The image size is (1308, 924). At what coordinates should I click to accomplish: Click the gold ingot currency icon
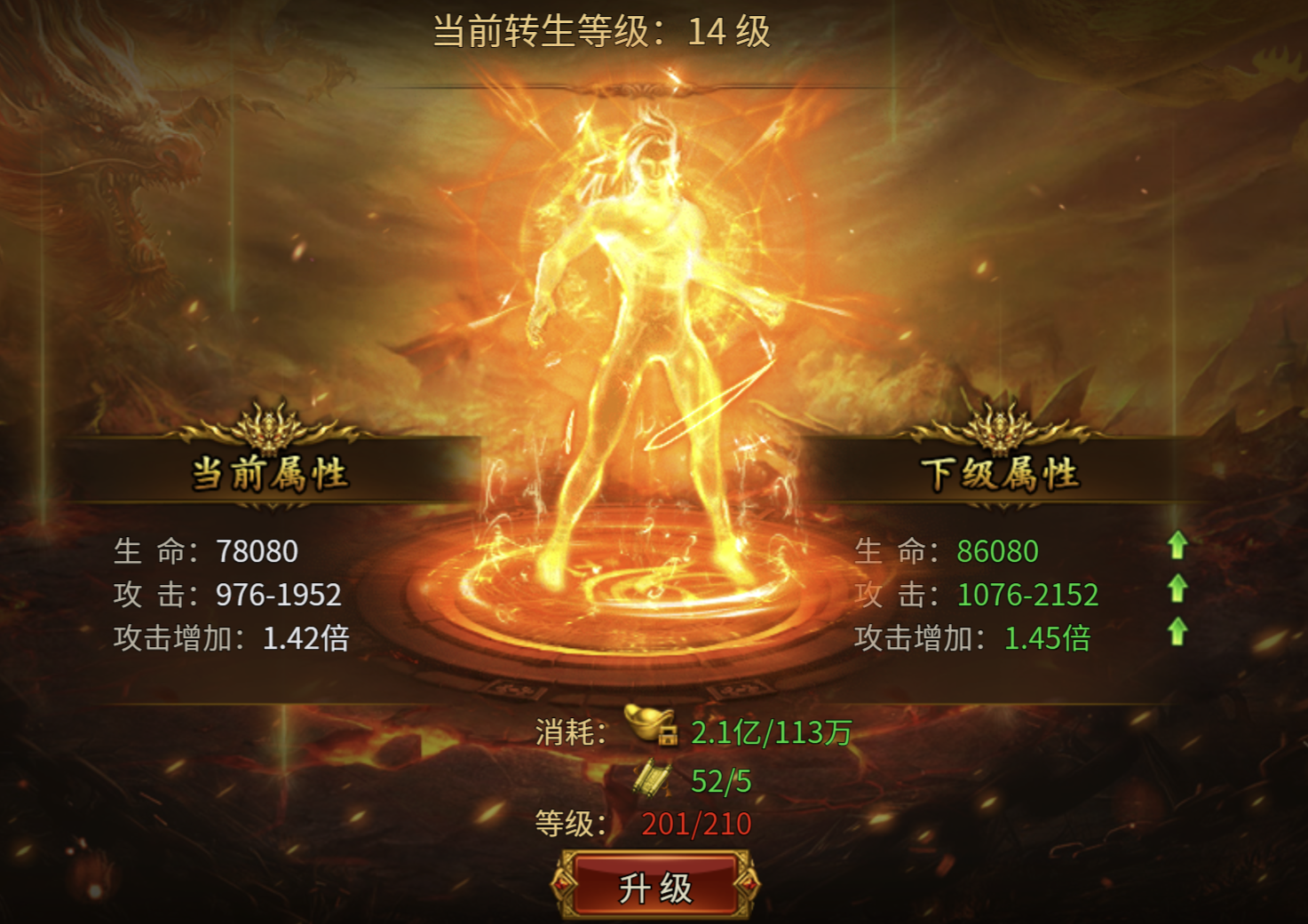click(646, 722)
